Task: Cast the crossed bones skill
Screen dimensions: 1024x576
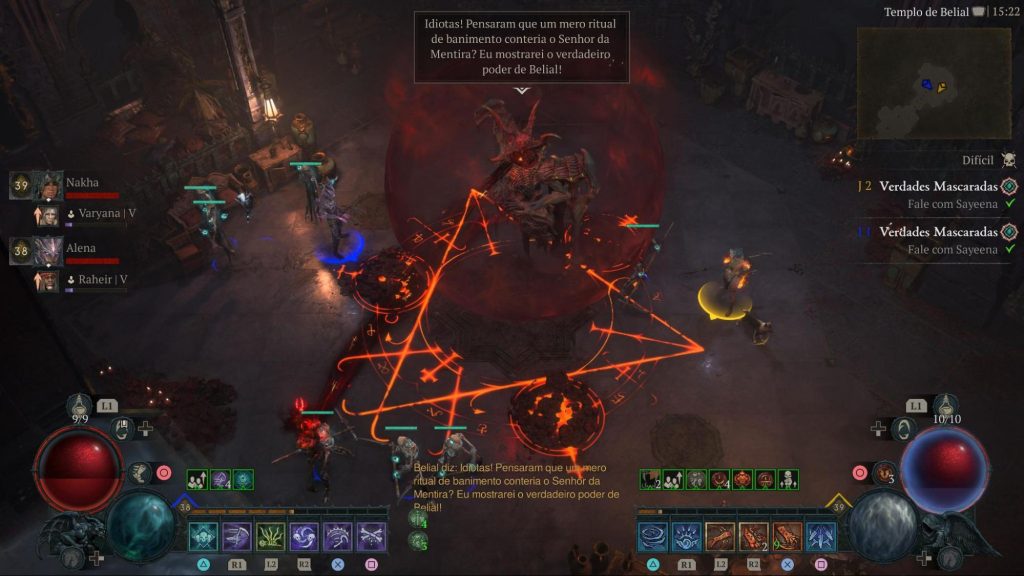Action: [372, 537]
